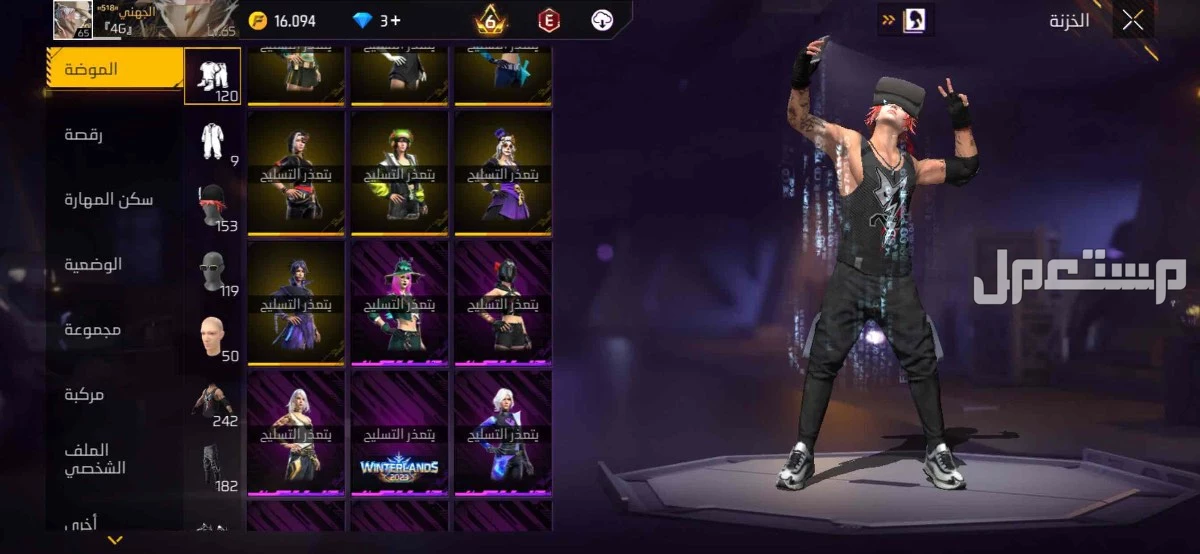Open the الوضعية tab
This screenshot has height=554, width=1200.
pyautogui.click(x=93, y=264)
